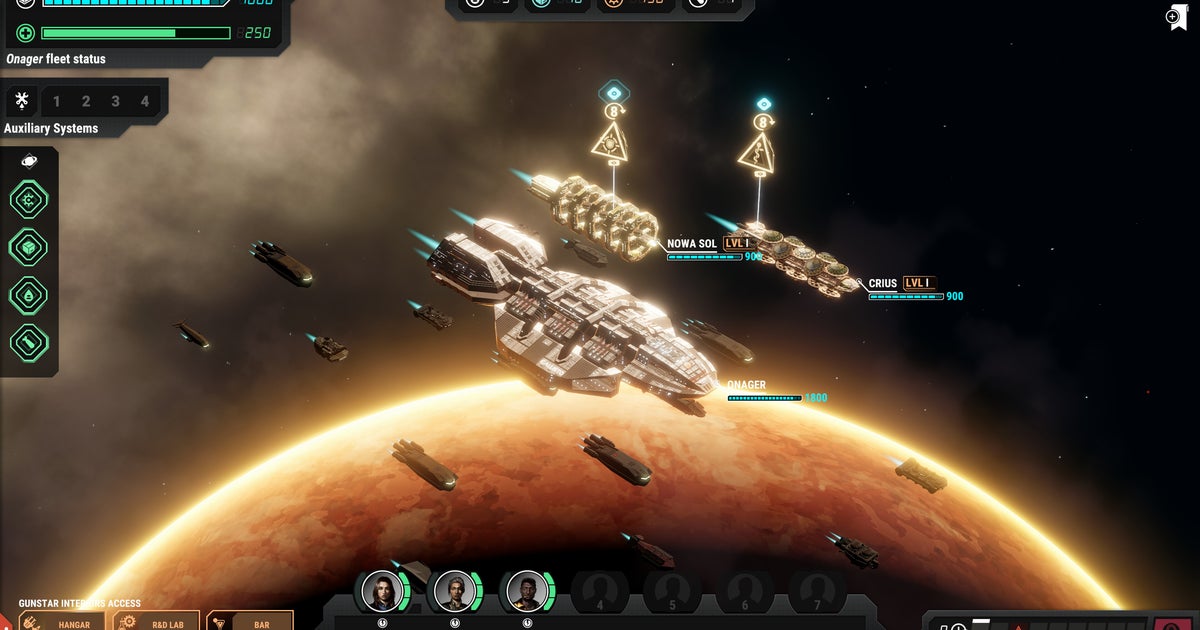The width and height of the screenshot is (1200, 630).
Task: Activate the green cargo box octagon button
Action: [x=29, y=247]
